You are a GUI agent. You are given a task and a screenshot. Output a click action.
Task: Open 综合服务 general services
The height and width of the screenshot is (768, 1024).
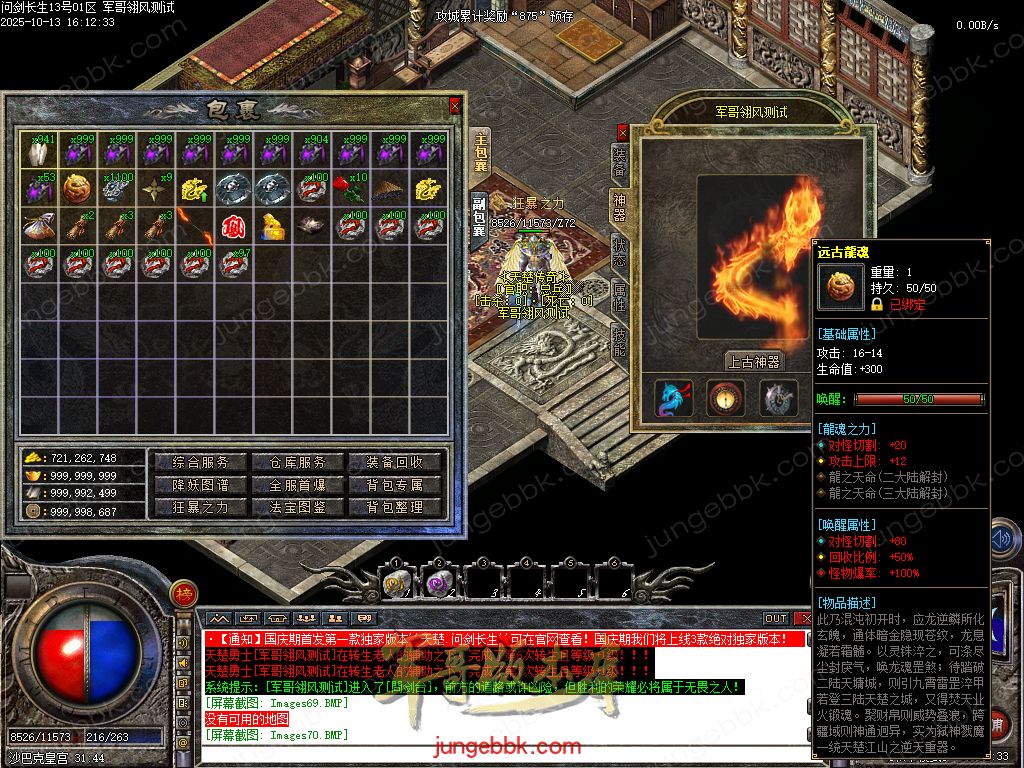[201, 462]
